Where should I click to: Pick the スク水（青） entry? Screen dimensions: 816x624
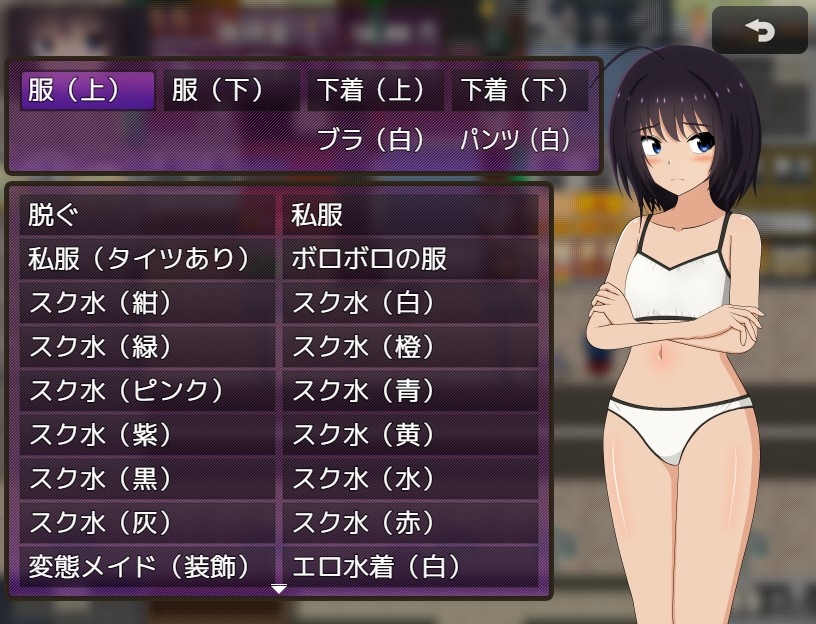pyautogui.click(x=410, y=391)
